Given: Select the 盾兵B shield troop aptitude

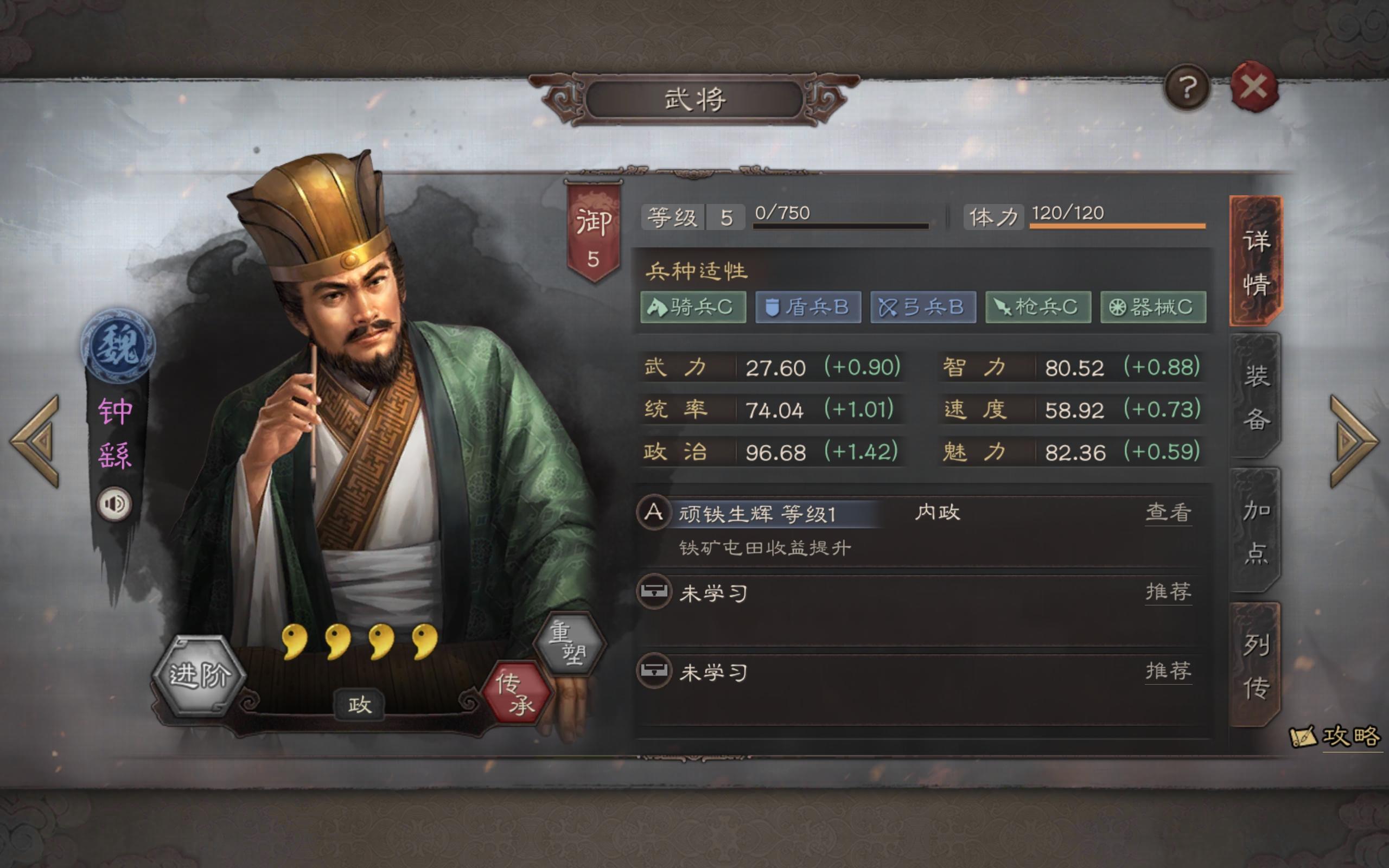Looking at the screenshot, I should click(807, 308).
